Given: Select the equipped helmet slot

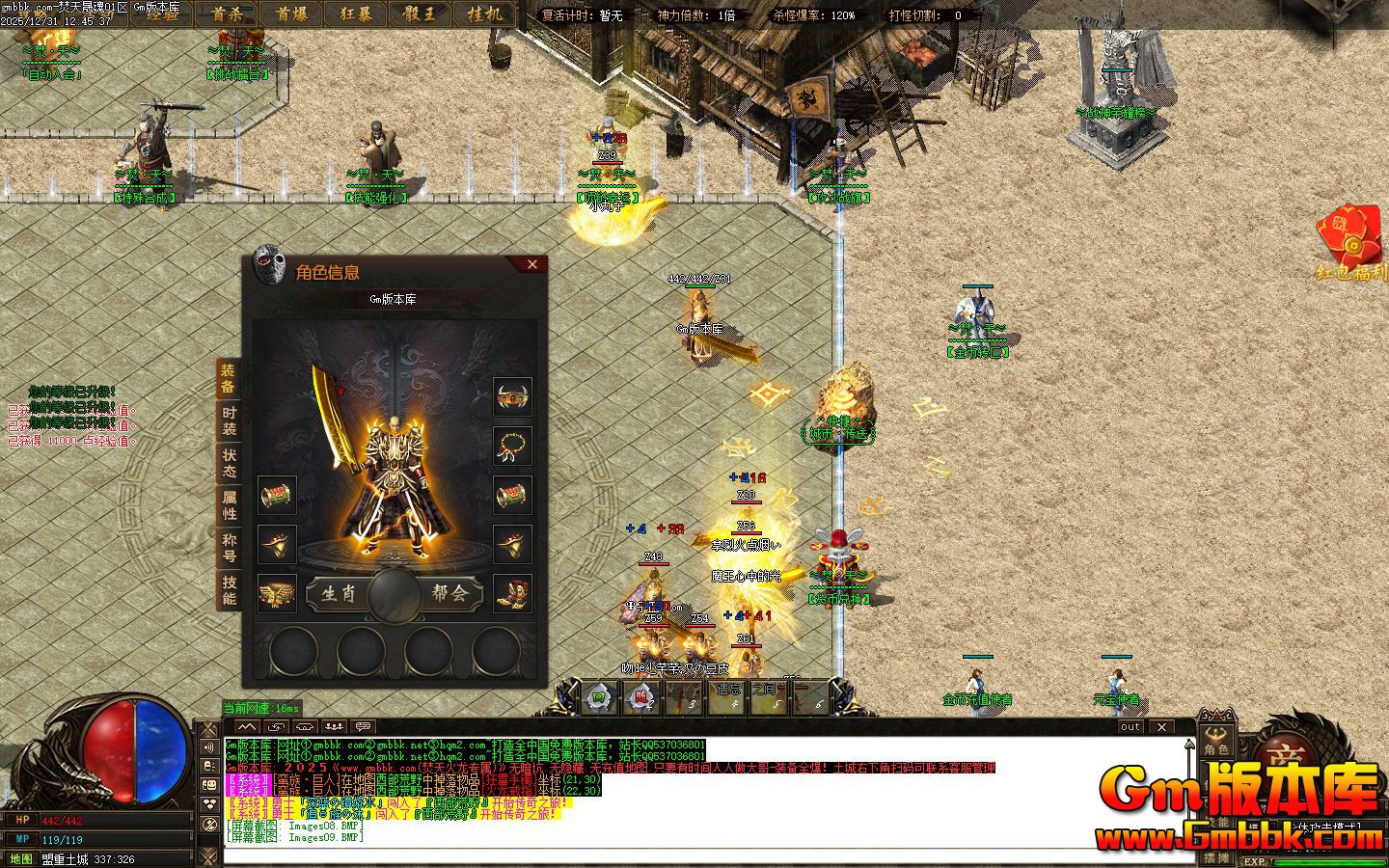Looking at the screenshot, I should click(x=512, y=395).
